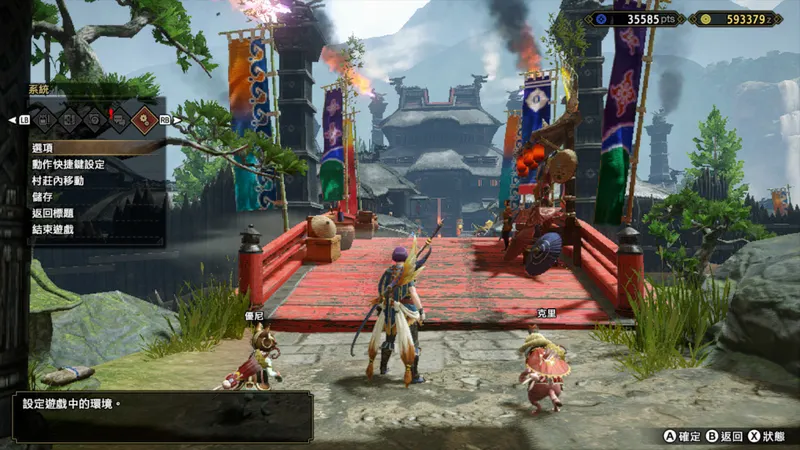This screenshot has width=800, height=450.
Task: Switch to the item pouch tab
Action: coord(45,120)
